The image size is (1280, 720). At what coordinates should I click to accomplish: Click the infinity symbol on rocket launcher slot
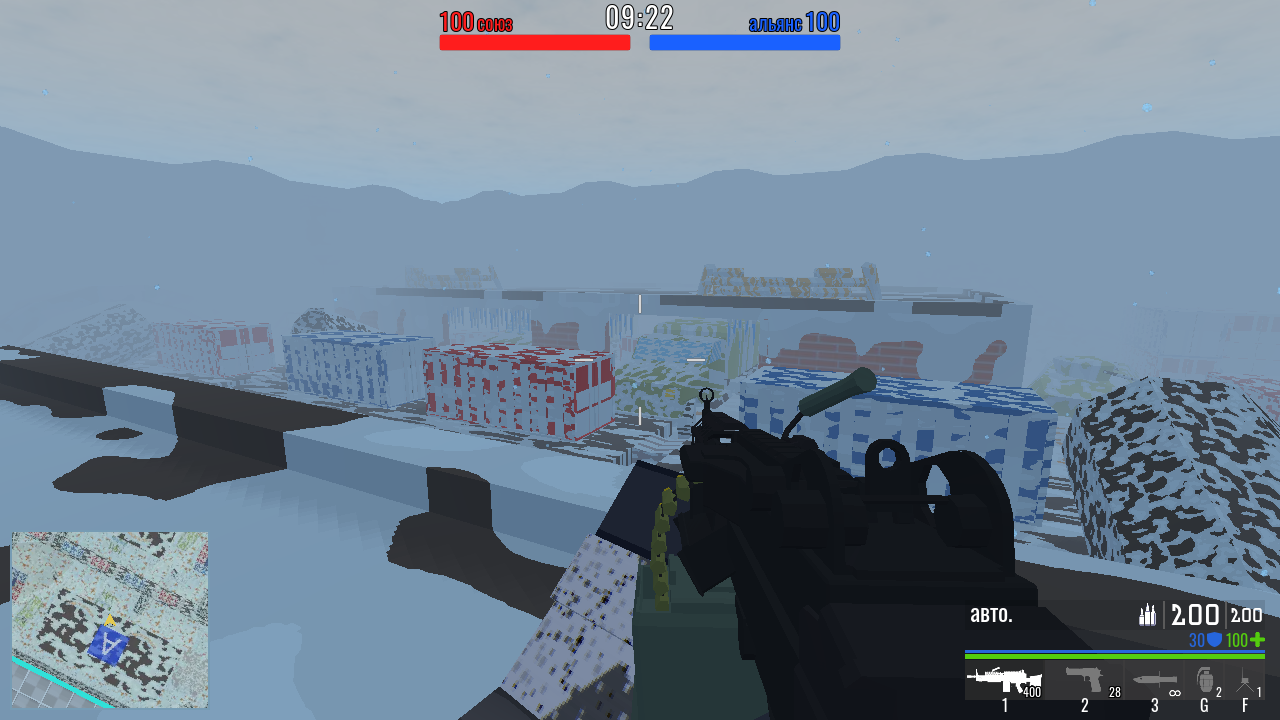tap(1175, 692)
